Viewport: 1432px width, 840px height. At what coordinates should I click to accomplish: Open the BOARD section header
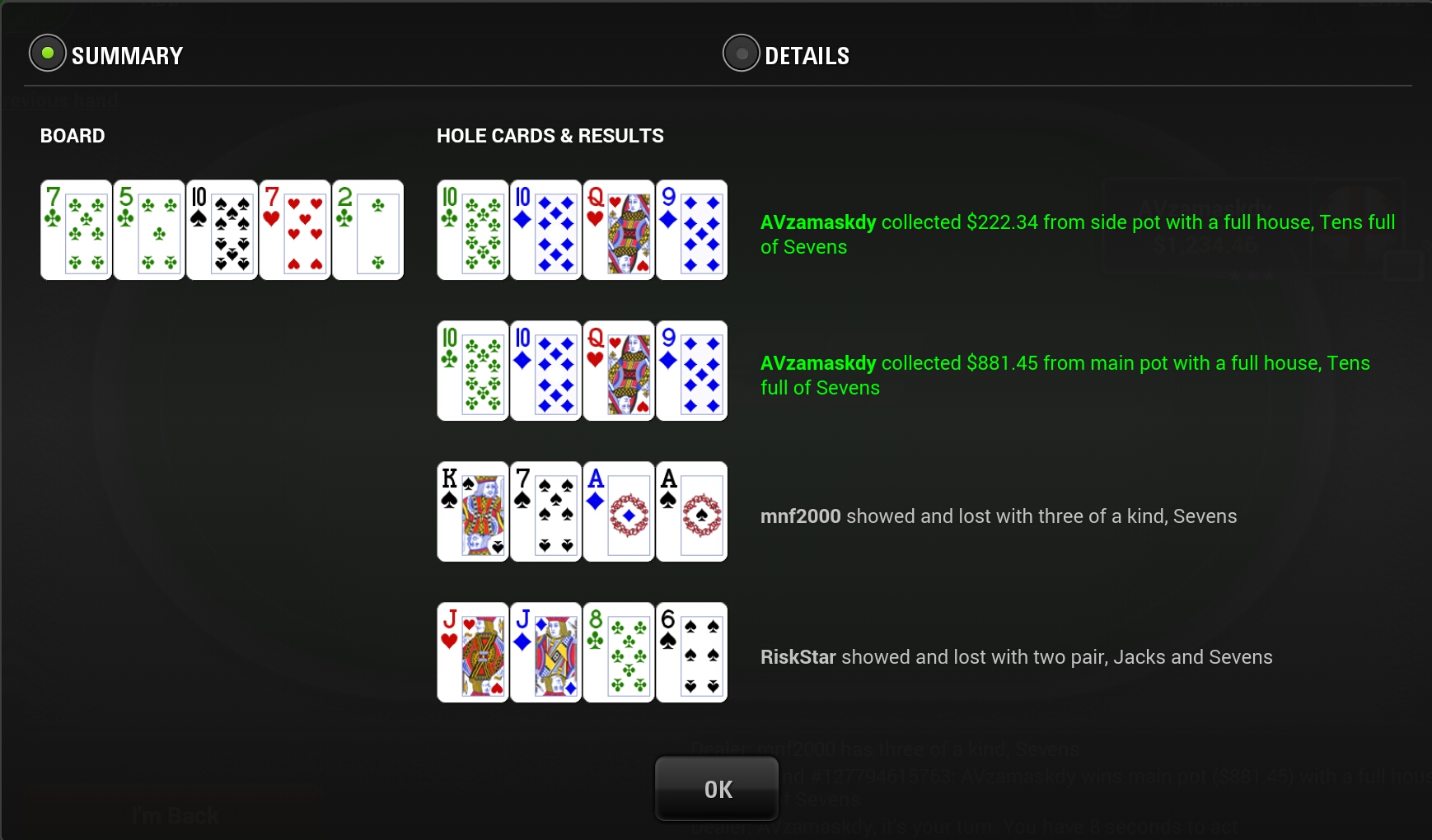point(72,135)
